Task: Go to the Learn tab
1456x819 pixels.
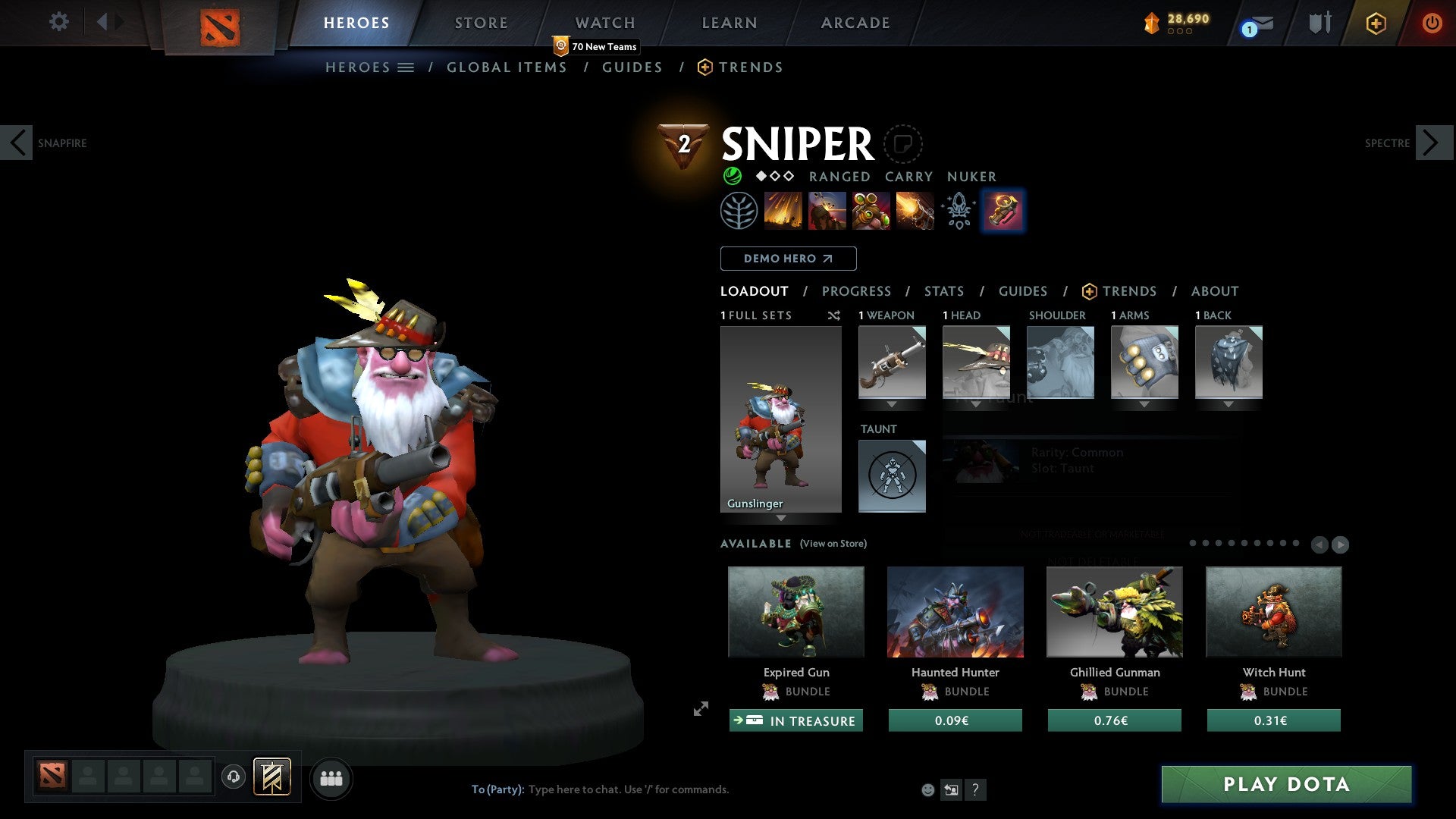Action: click(x=729, y=23)
